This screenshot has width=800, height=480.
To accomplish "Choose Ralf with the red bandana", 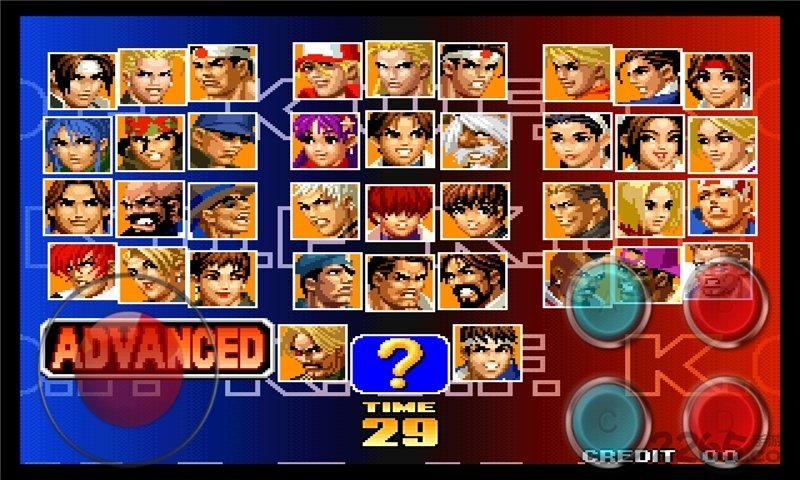I will (x=150, y=142).
